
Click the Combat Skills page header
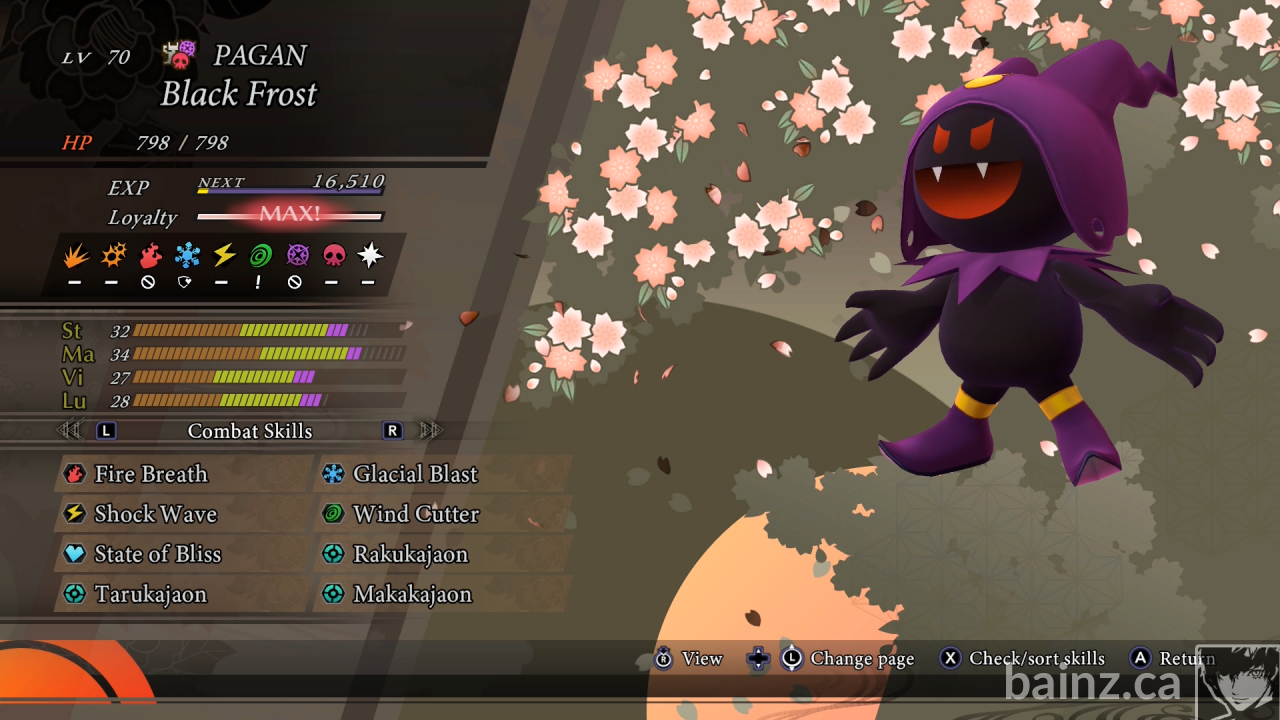(x=250, y=431)
